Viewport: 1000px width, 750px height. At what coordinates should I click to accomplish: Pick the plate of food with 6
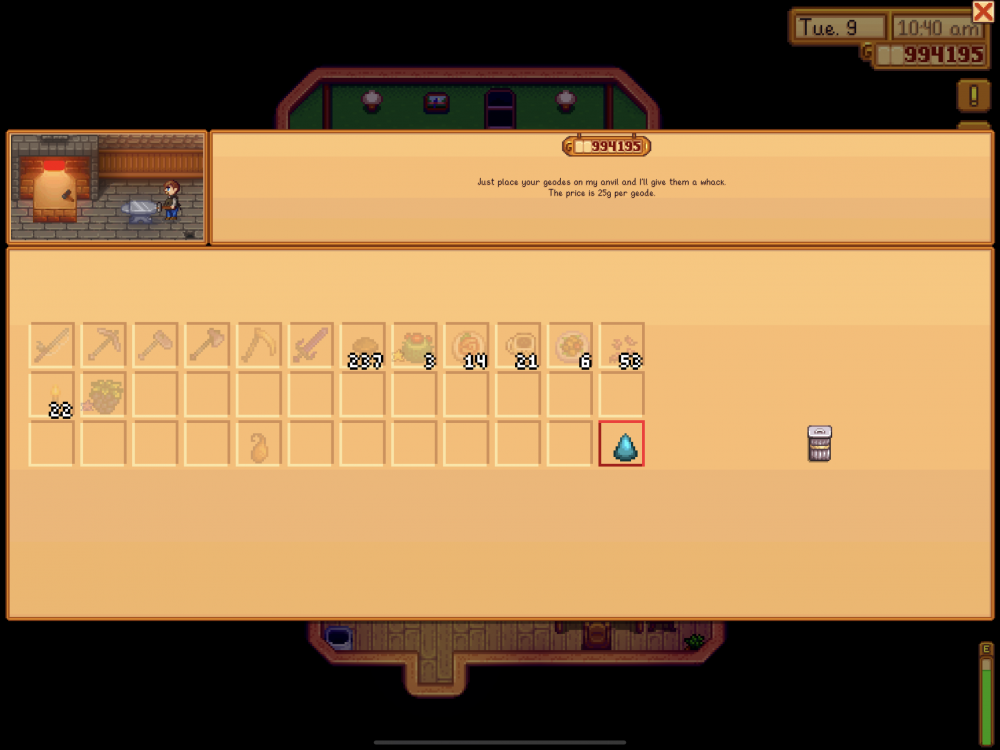571,345
